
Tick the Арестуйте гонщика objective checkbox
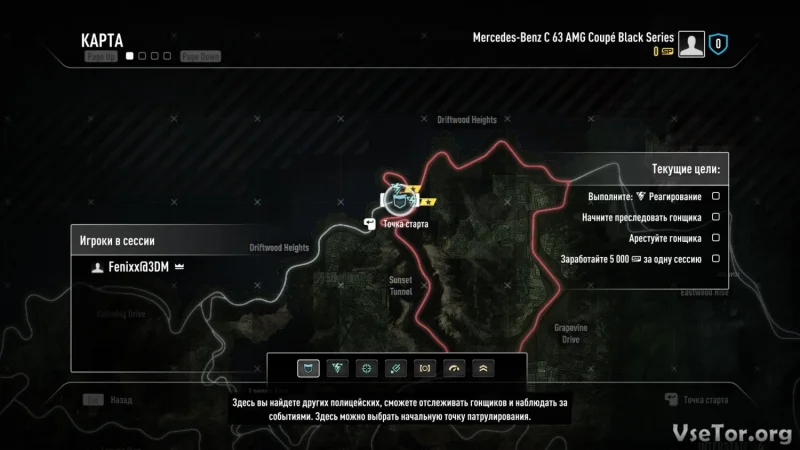(x=716, y=238)
